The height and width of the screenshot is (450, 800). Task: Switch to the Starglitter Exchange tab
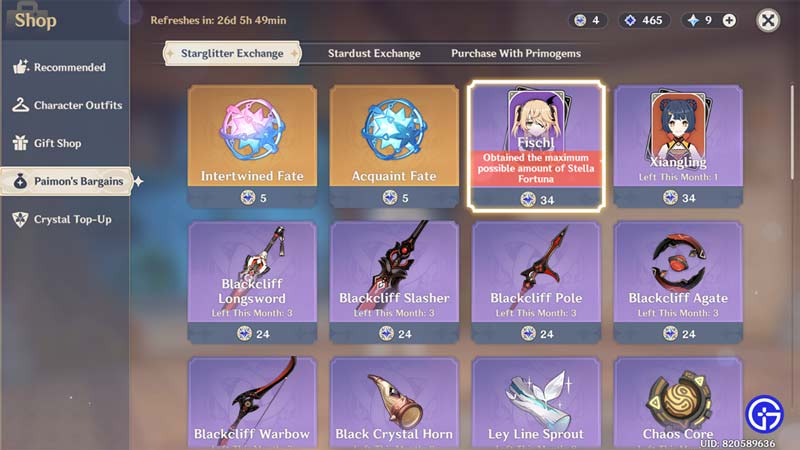(x=231, y=53)
